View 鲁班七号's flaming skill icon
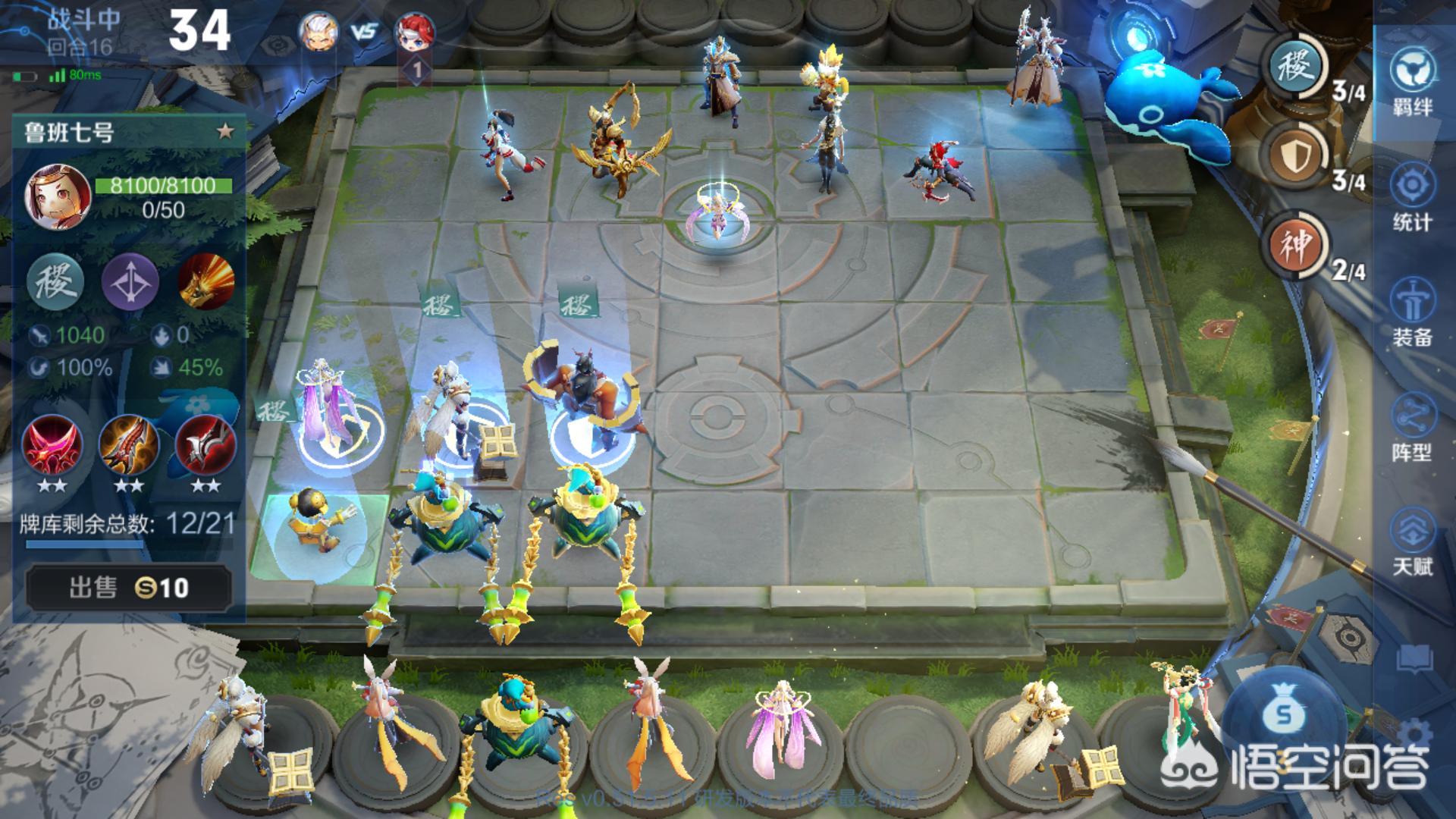 pyautogui.click(x=206, y=282)
